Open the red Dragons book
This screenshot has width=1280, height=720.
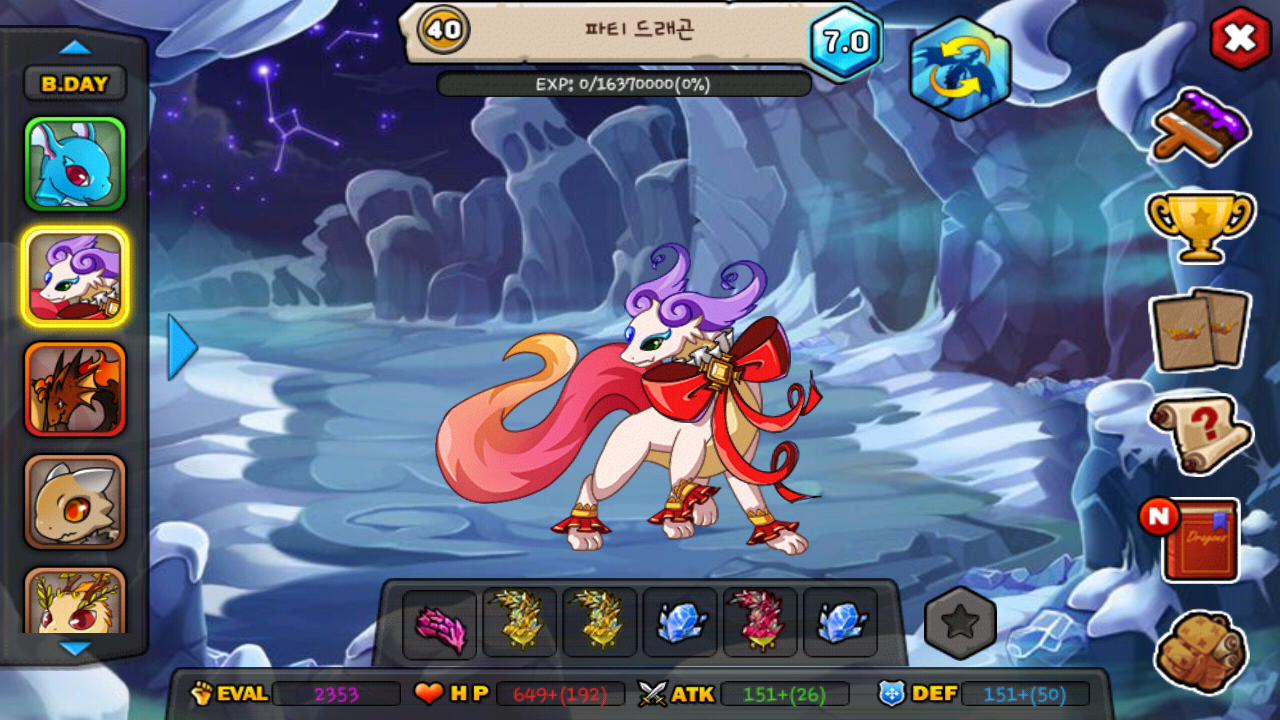click(x=1200, y=540)
